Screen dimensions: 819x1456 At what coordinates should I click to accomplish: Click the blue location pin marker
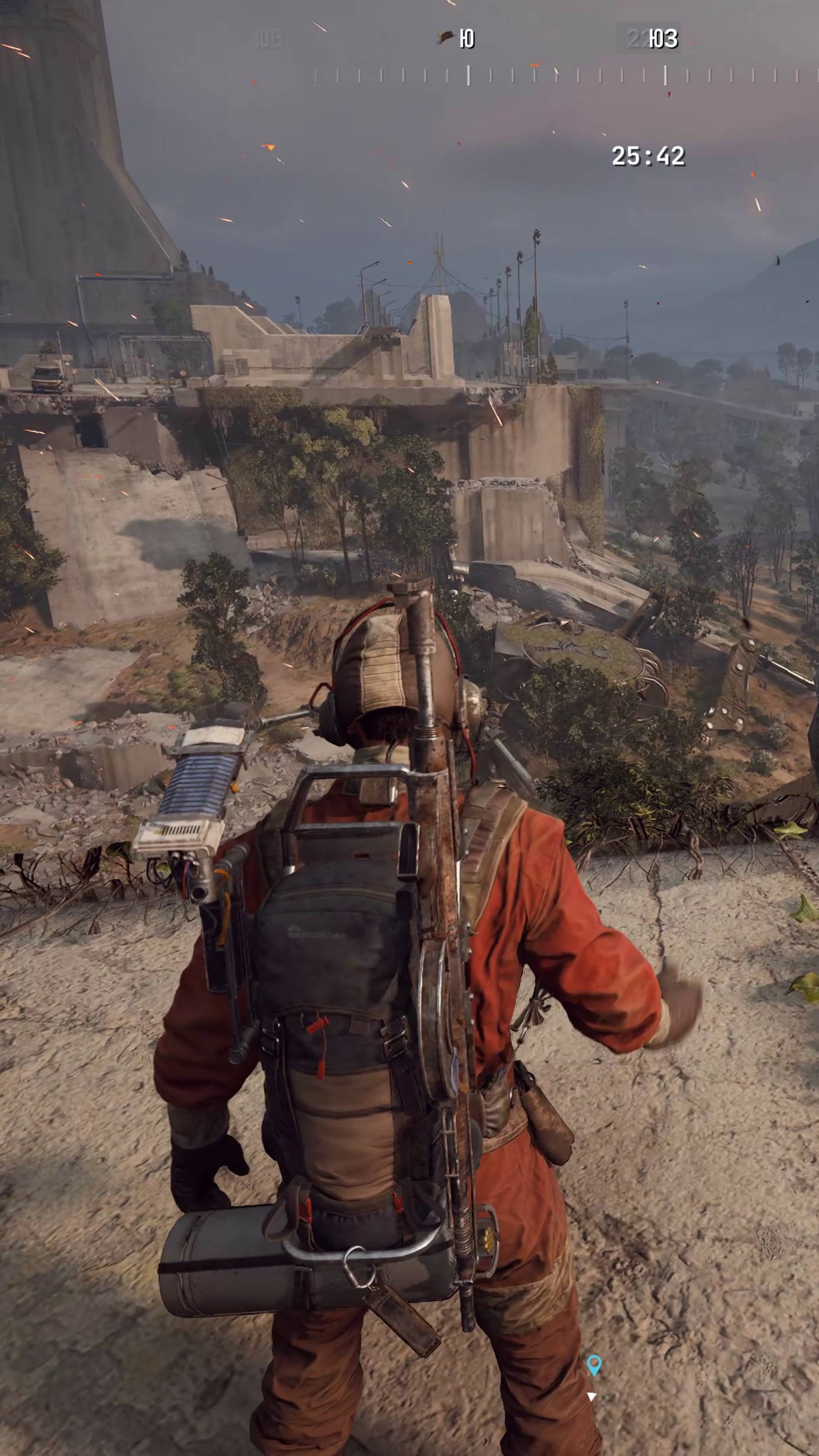593,1364
